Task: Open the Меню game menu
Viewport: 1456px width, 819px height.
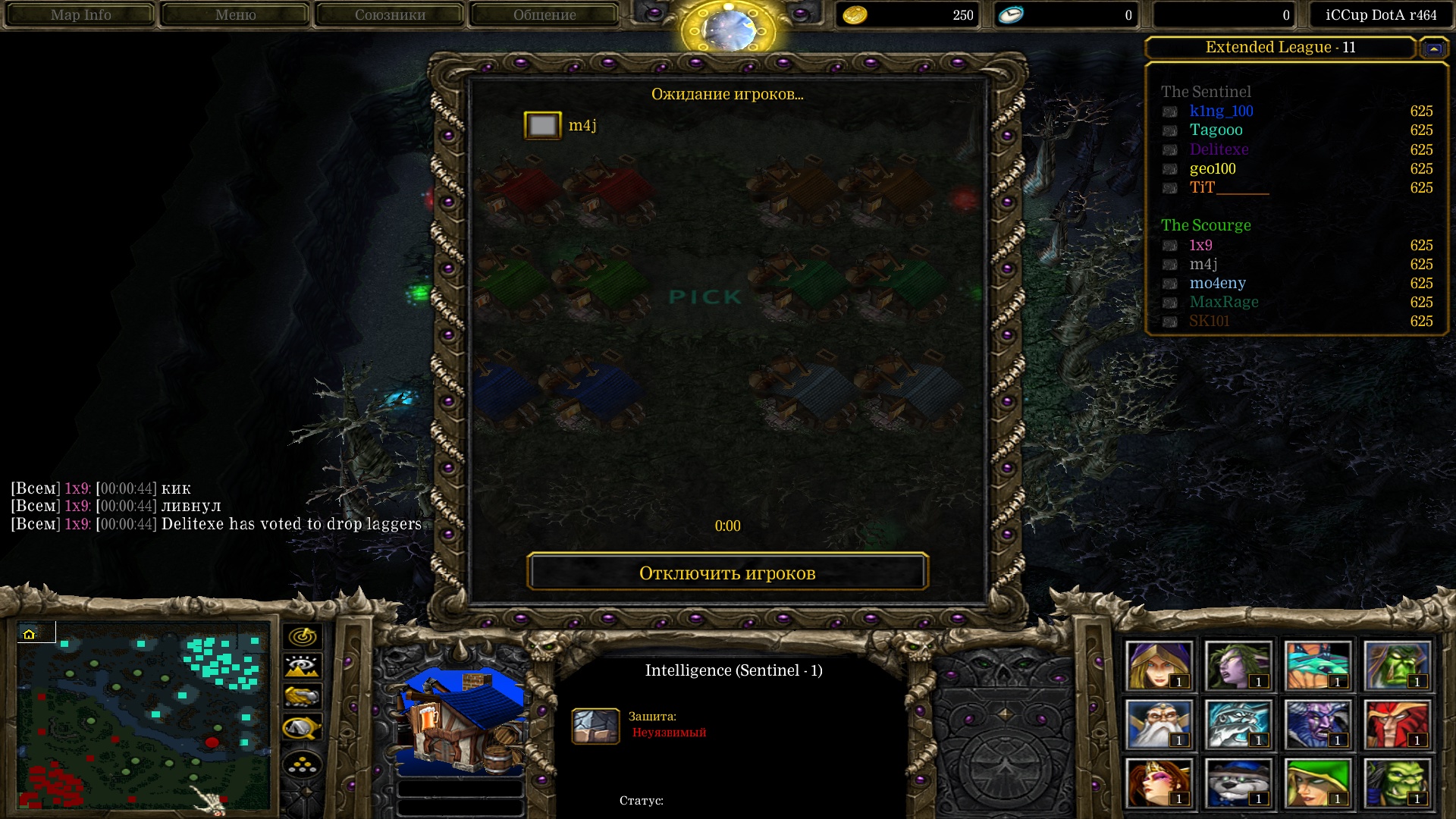Action: click(235, 14)
